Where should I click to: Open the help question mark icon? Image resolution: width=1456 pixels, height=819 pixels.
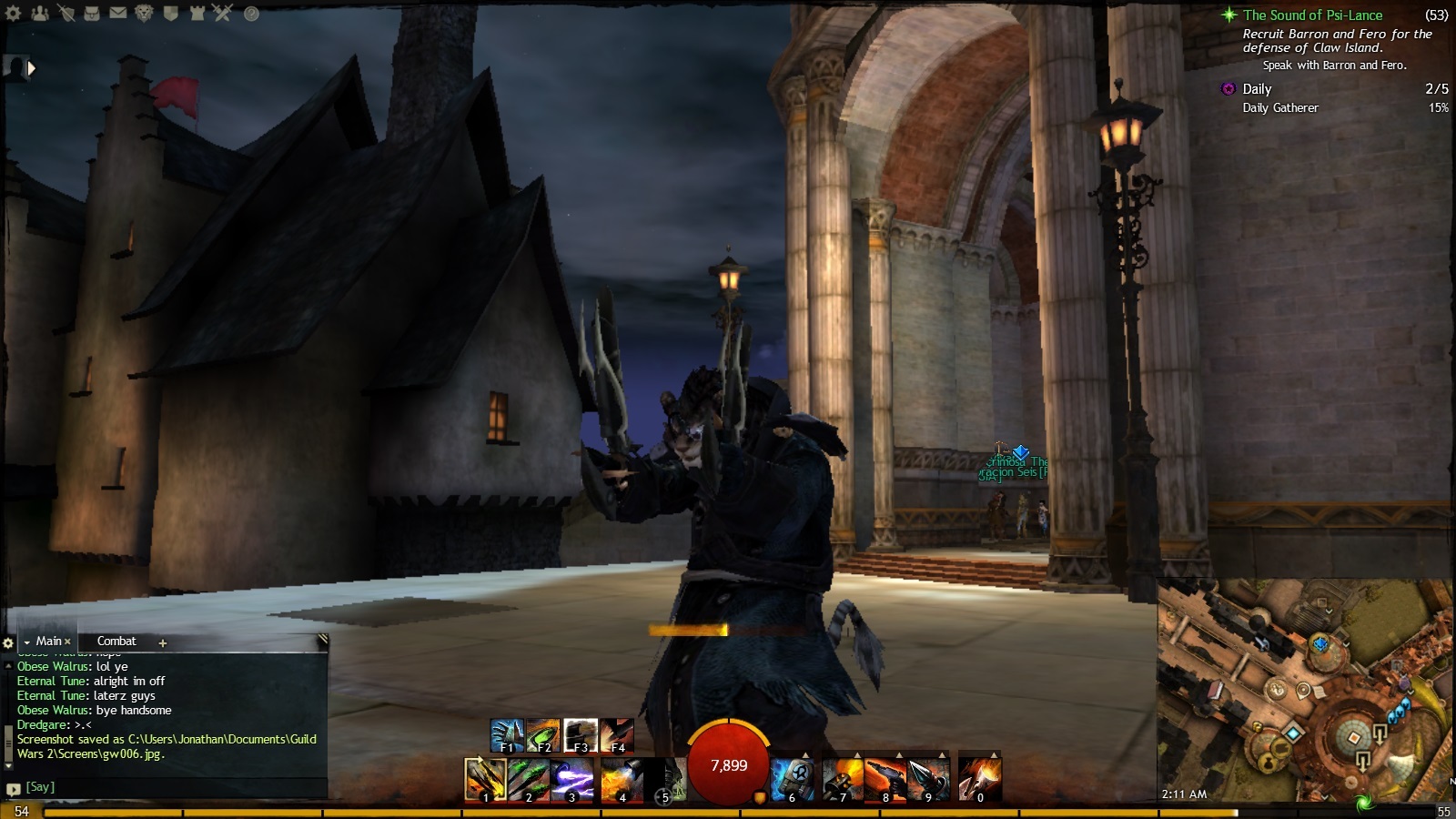pyautogui.click(x=251, y=14)
